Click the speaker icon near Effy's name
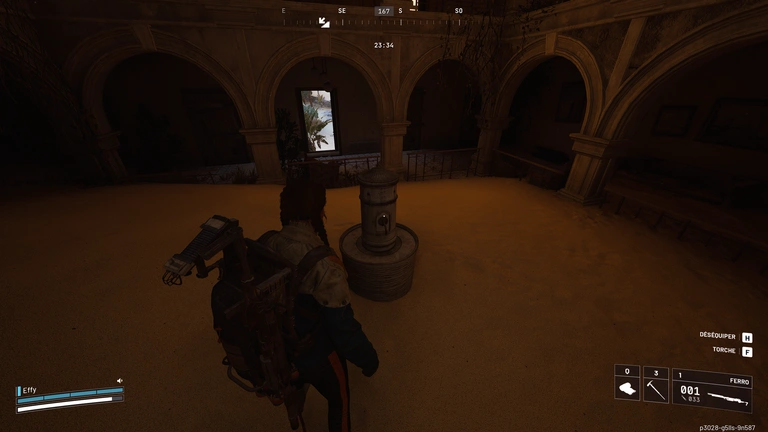768x432 pixels. (x=119, y=381)
